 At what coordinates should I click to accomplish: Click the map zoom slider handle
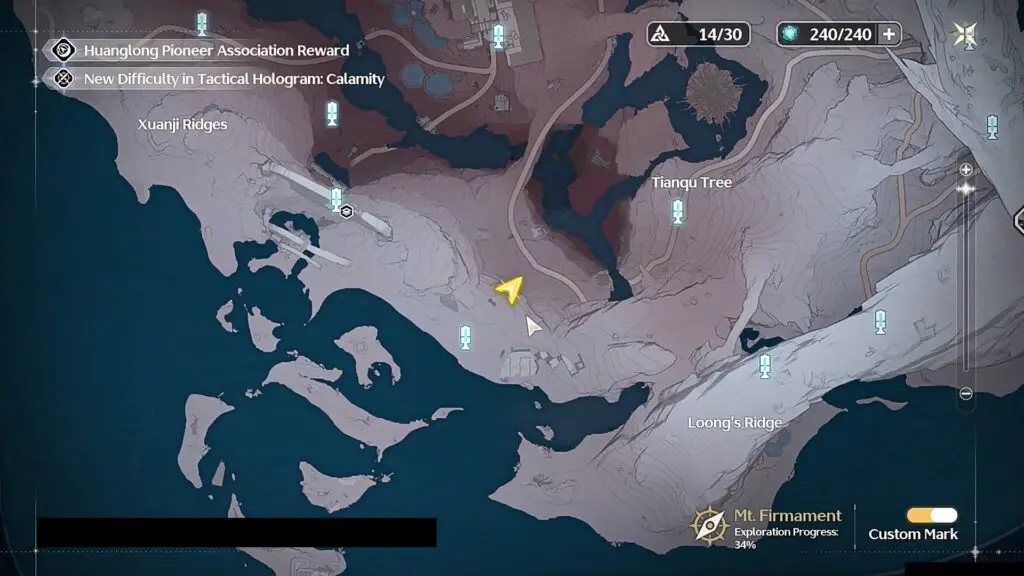tap(966, 188)
